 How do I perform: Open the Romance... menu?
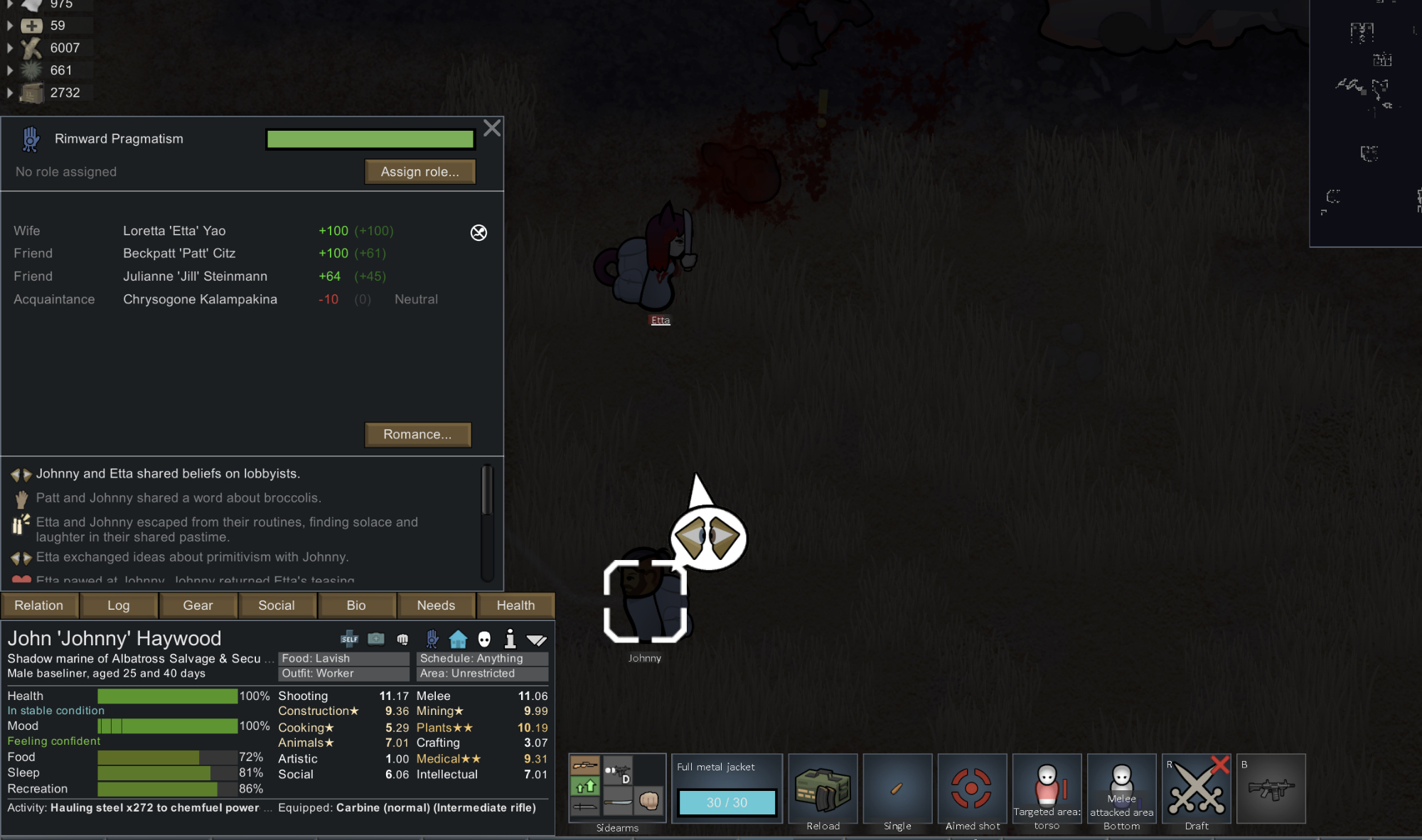point(417,434)
